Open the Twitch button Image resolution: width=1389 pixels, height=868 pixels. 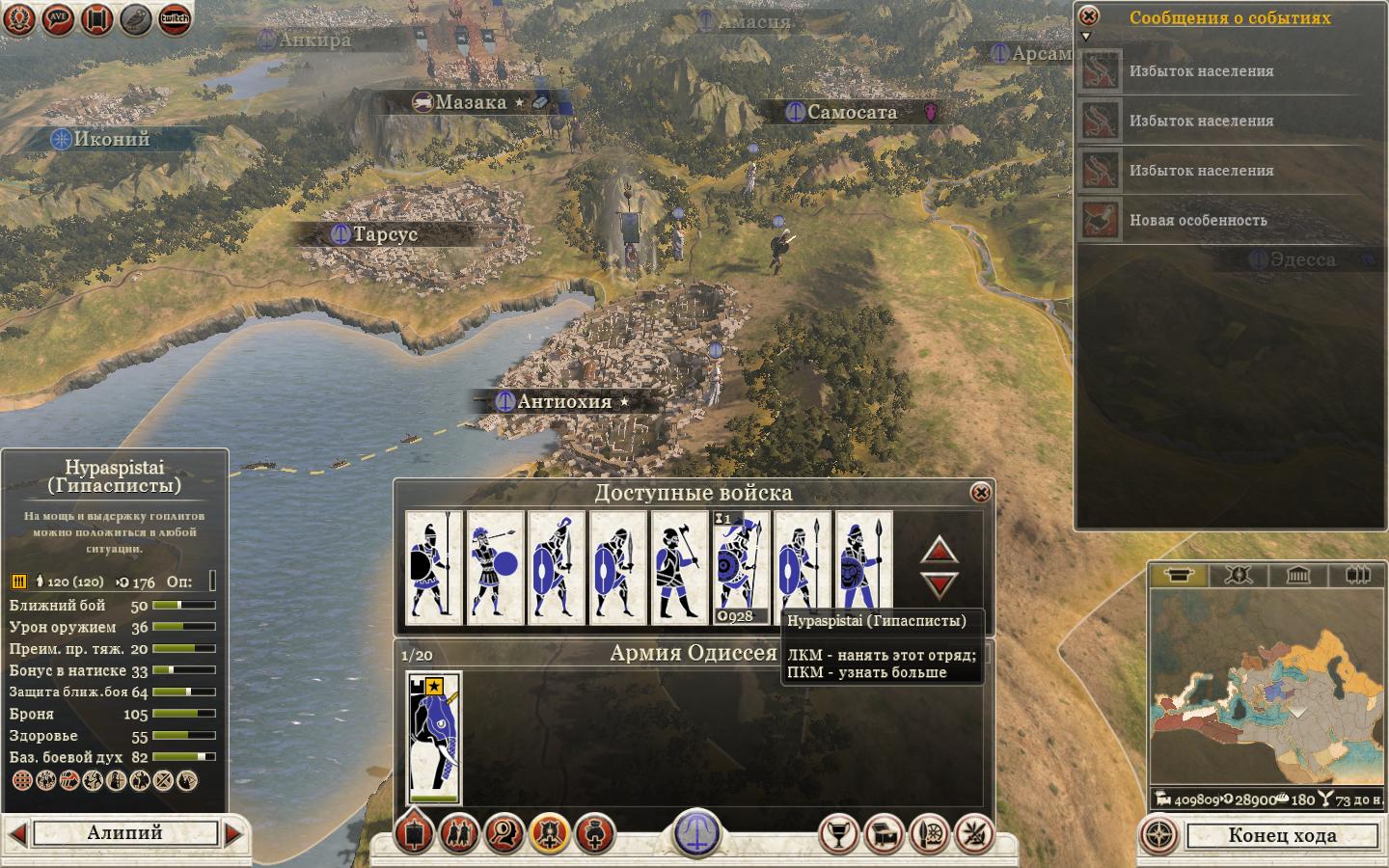[x=175, y=18]
